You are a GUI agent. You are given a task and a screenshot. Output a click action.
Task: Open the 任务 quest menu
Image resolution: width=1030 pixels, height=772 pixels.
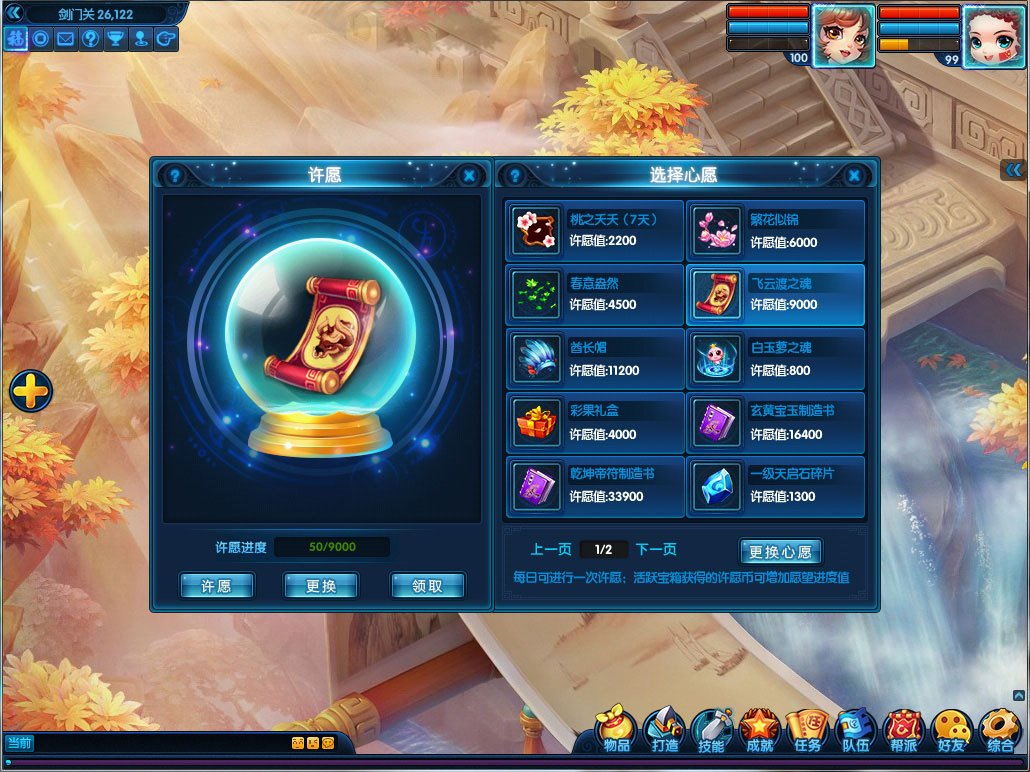(807, 732)
